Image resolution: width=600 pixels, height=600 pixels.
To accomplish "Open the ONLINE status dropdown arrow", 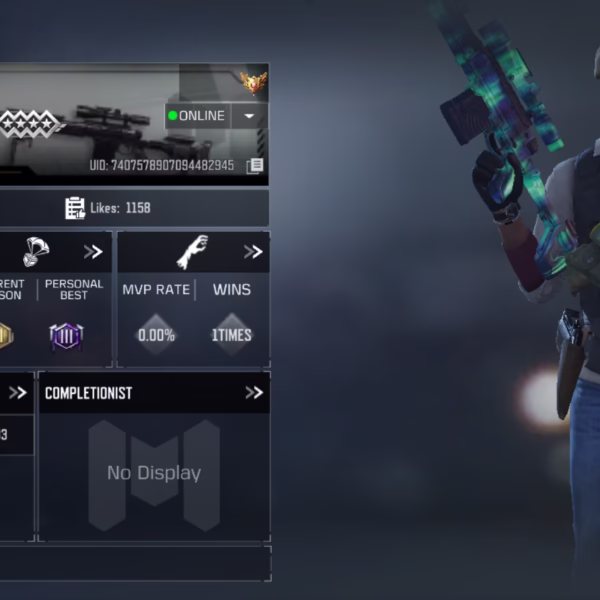I will [249, 116].
